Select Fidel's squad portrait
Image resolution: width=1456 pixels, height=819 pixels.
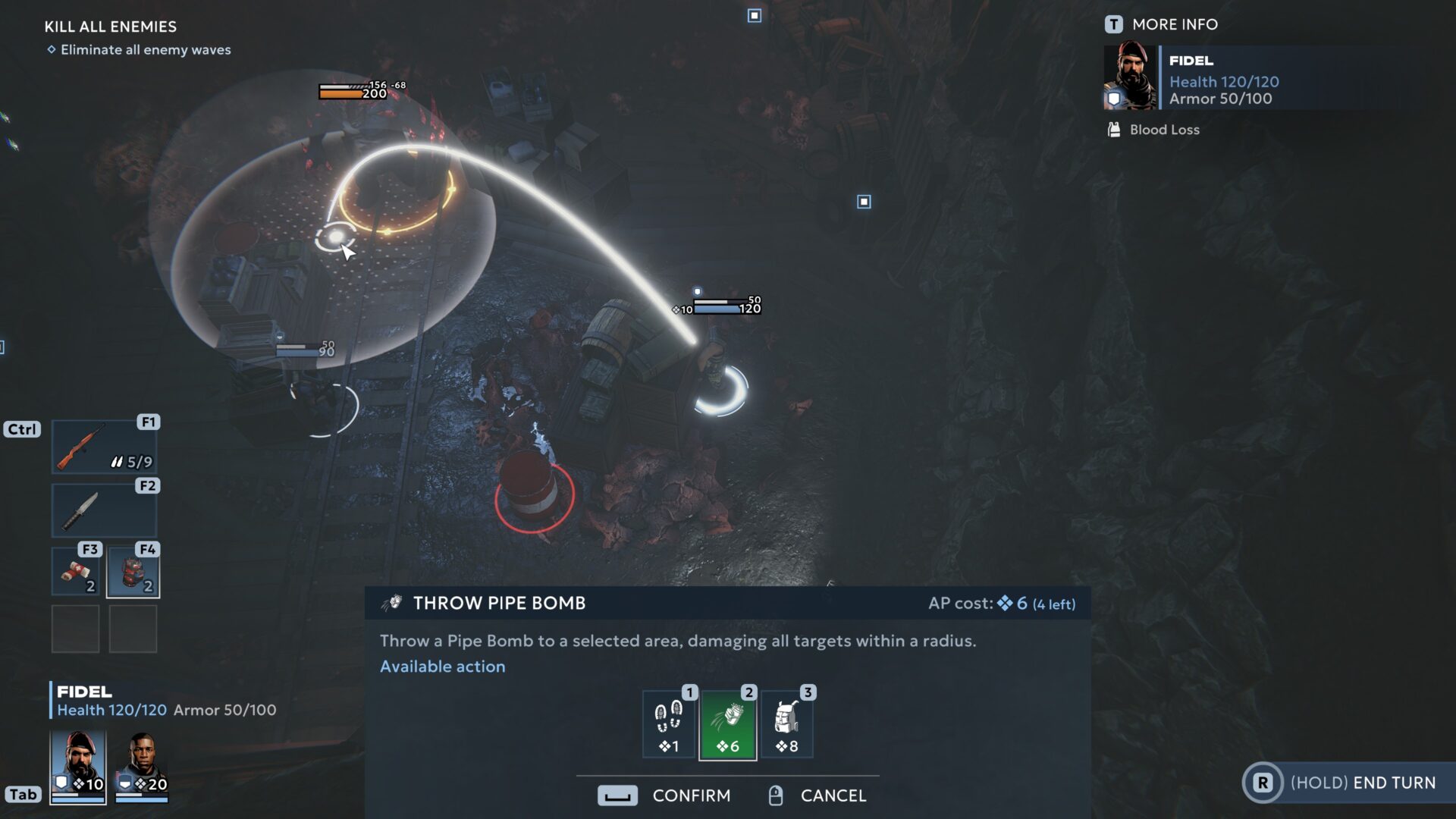78,766
